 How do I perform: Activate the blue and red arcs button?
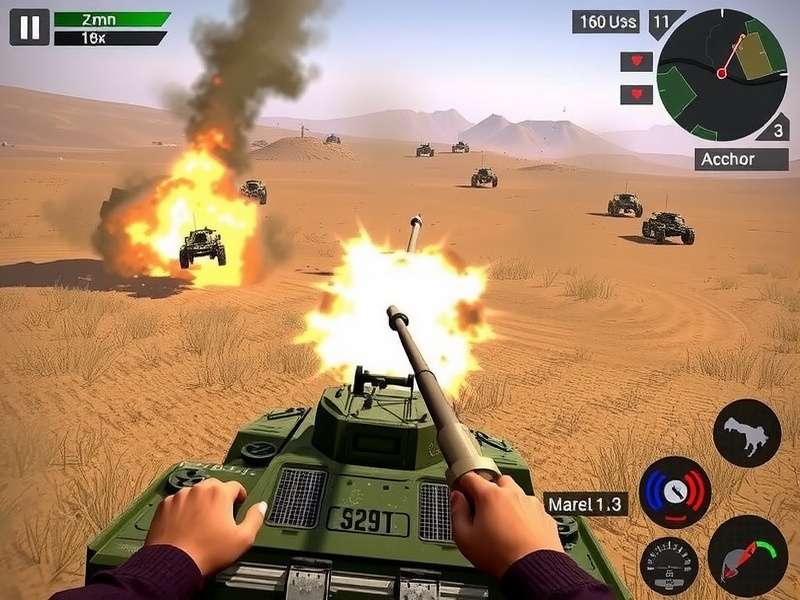click(x=674, y=492)
